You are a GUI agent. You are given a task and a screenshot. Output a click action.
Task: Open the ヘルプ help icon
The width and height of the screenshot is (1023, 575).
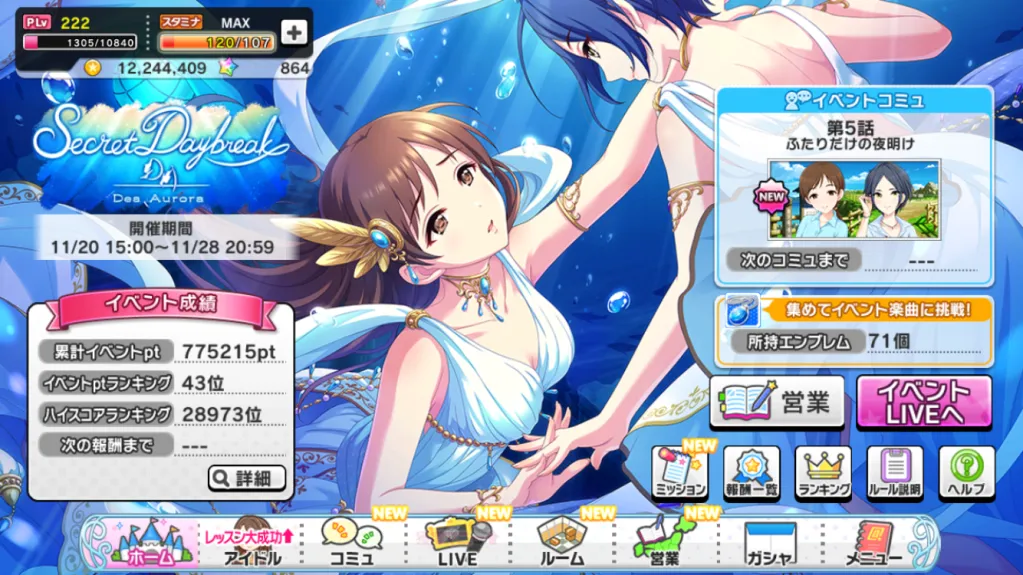[x=966, y=474]
